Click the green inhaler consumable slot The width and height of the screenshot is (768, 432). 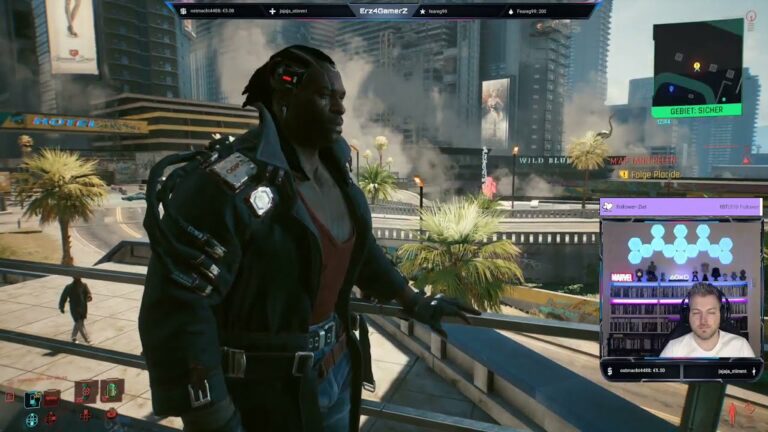click(x=111, y=389)
